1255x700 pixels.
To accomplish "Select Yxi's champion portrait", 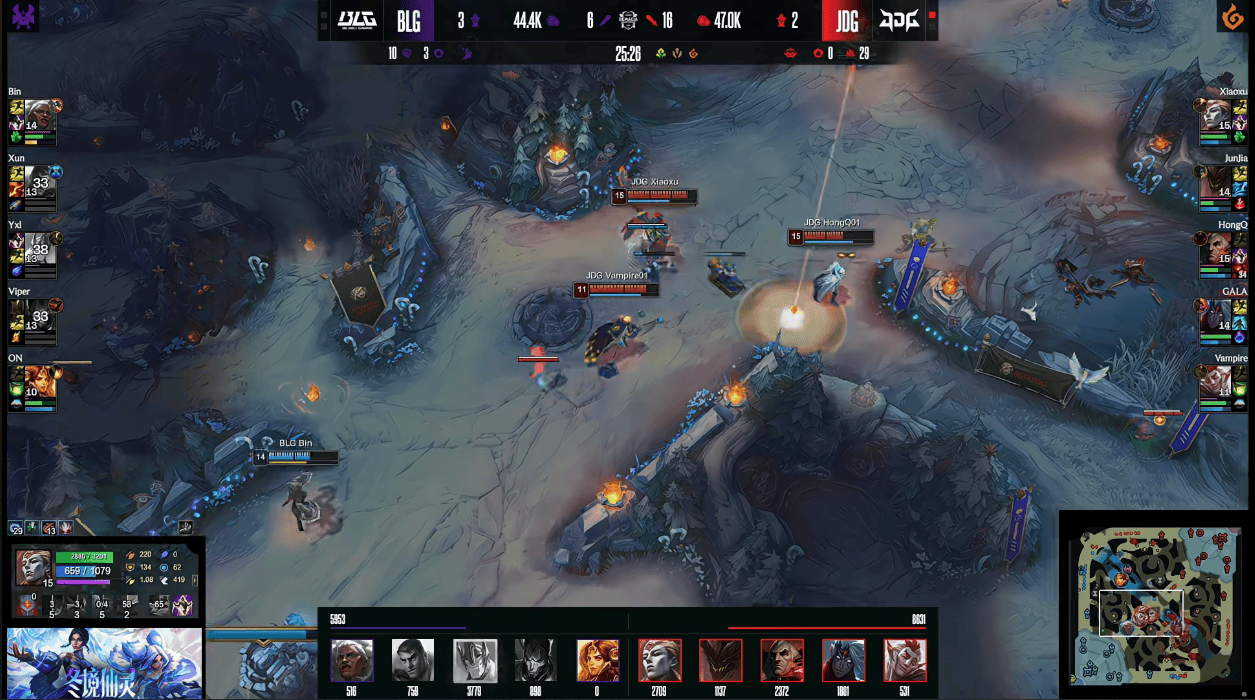I will pyautogui.click(x=38, y=246).
